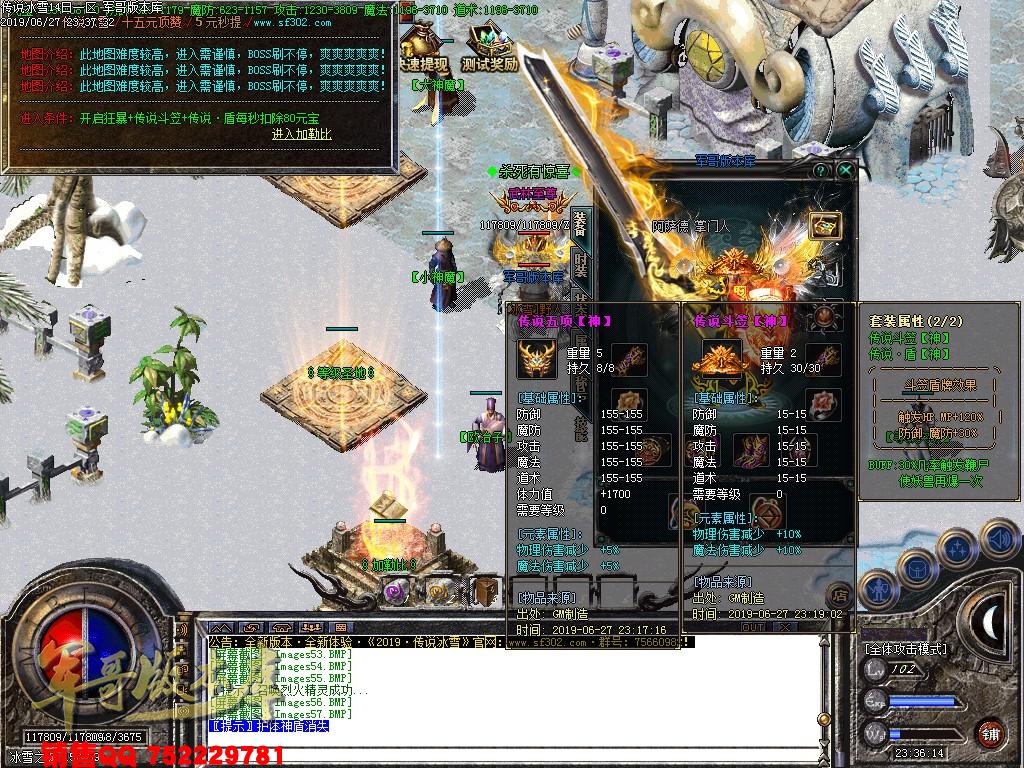Toggle the 全体攻击模式 attack mode label
The width and height of the screenshot is (1024, 768).
[905, 649]
